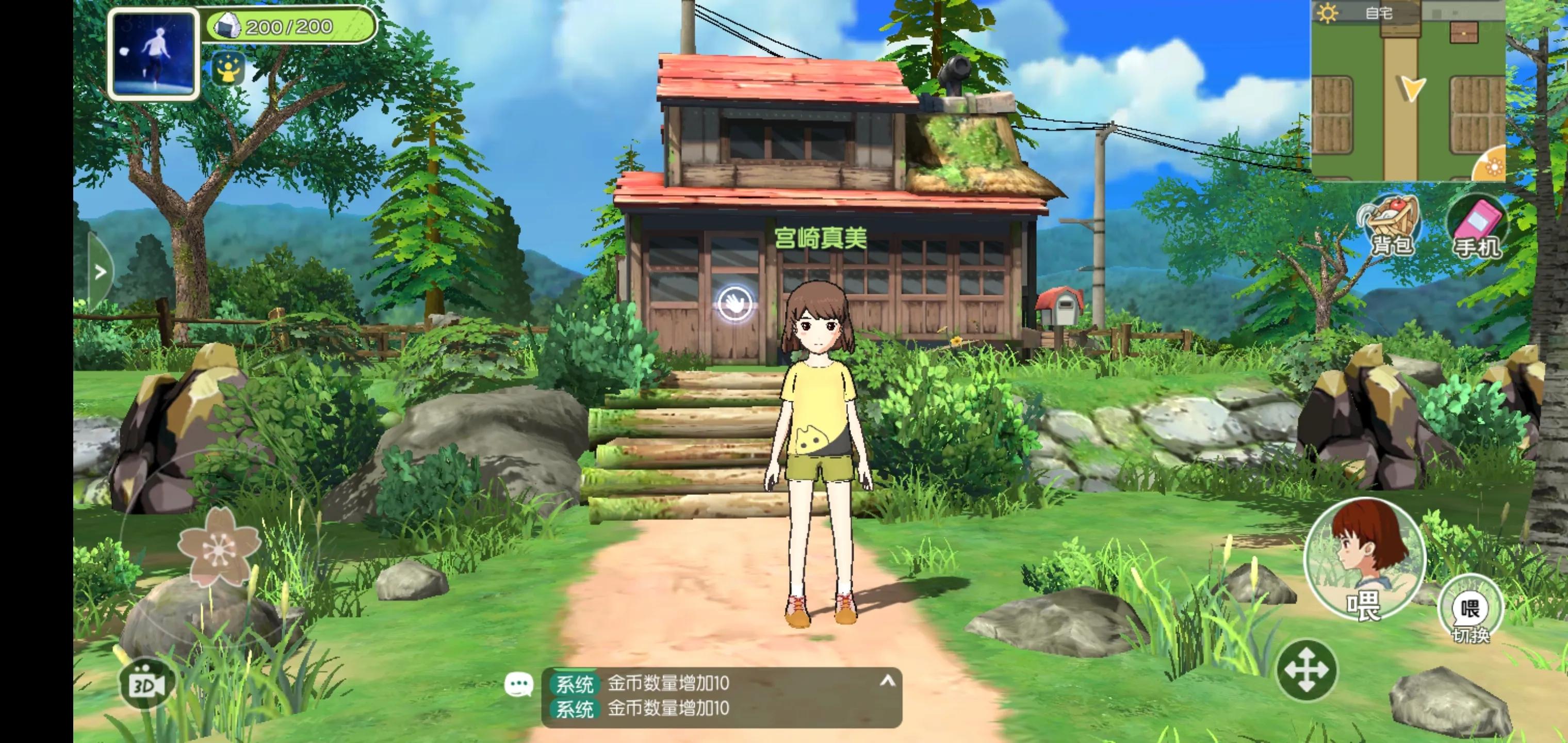This screenshot has width=1568, height=743.
Task: Tap the hand wave interaction icon
Action: [x=734, y=303]
